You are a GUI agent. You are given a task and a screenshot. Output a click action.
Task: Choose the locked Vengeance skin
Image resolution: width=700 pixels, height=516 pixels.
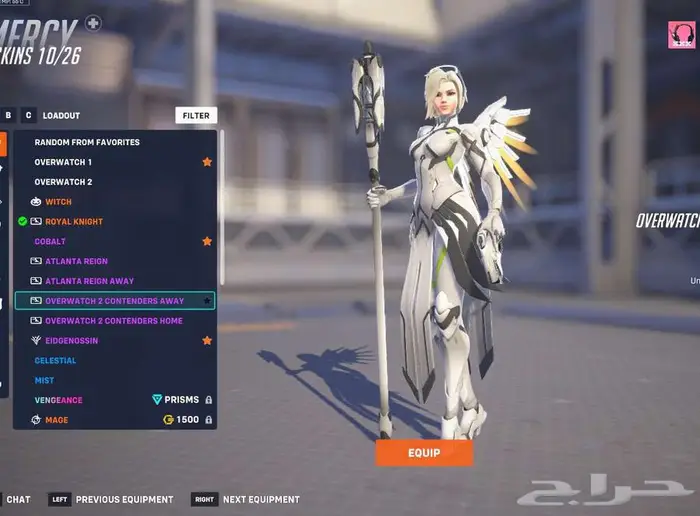(x=58, y=400)
